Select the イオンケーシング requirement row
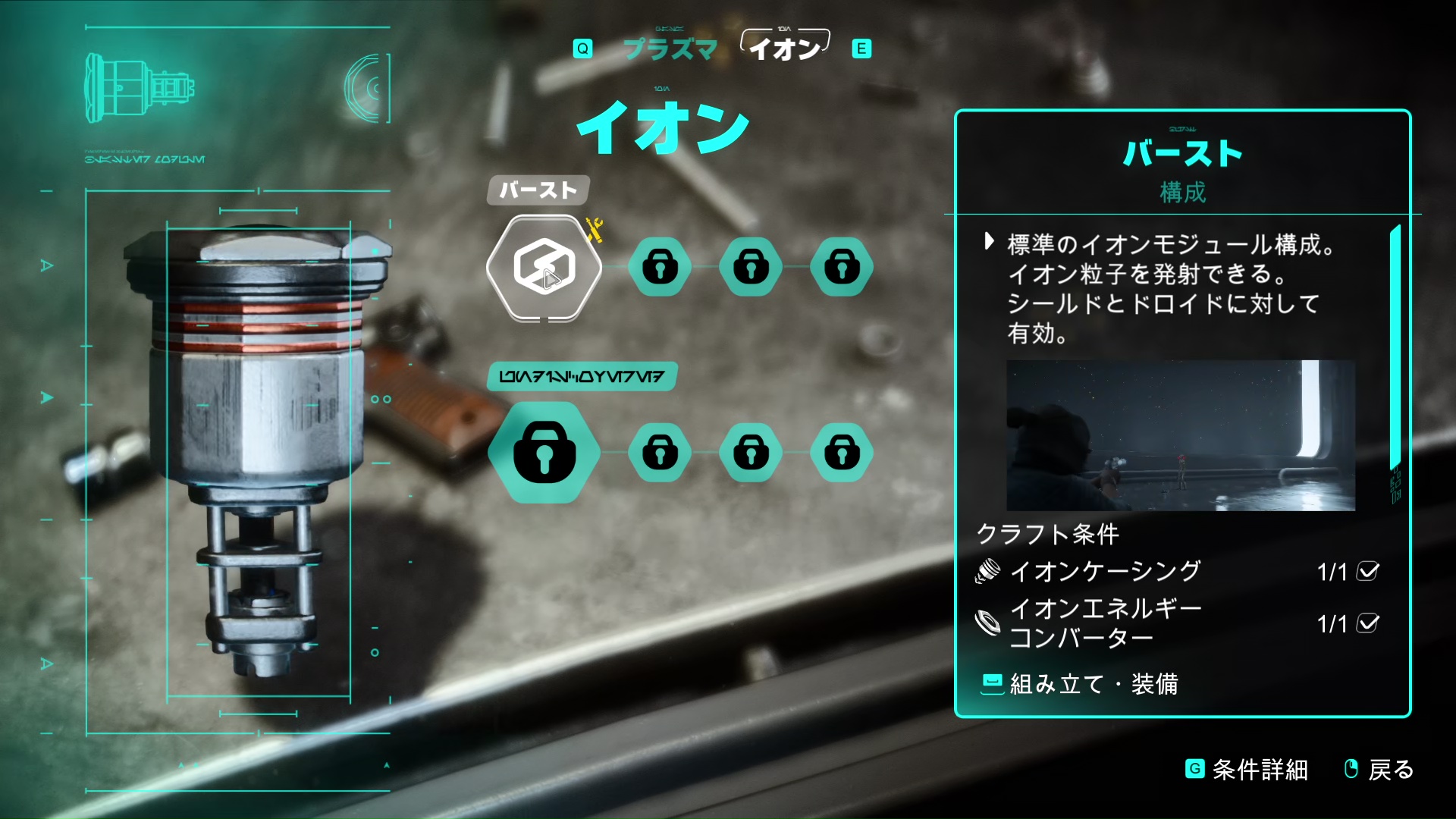The image size is (1456, 819). click(1177, 571)
